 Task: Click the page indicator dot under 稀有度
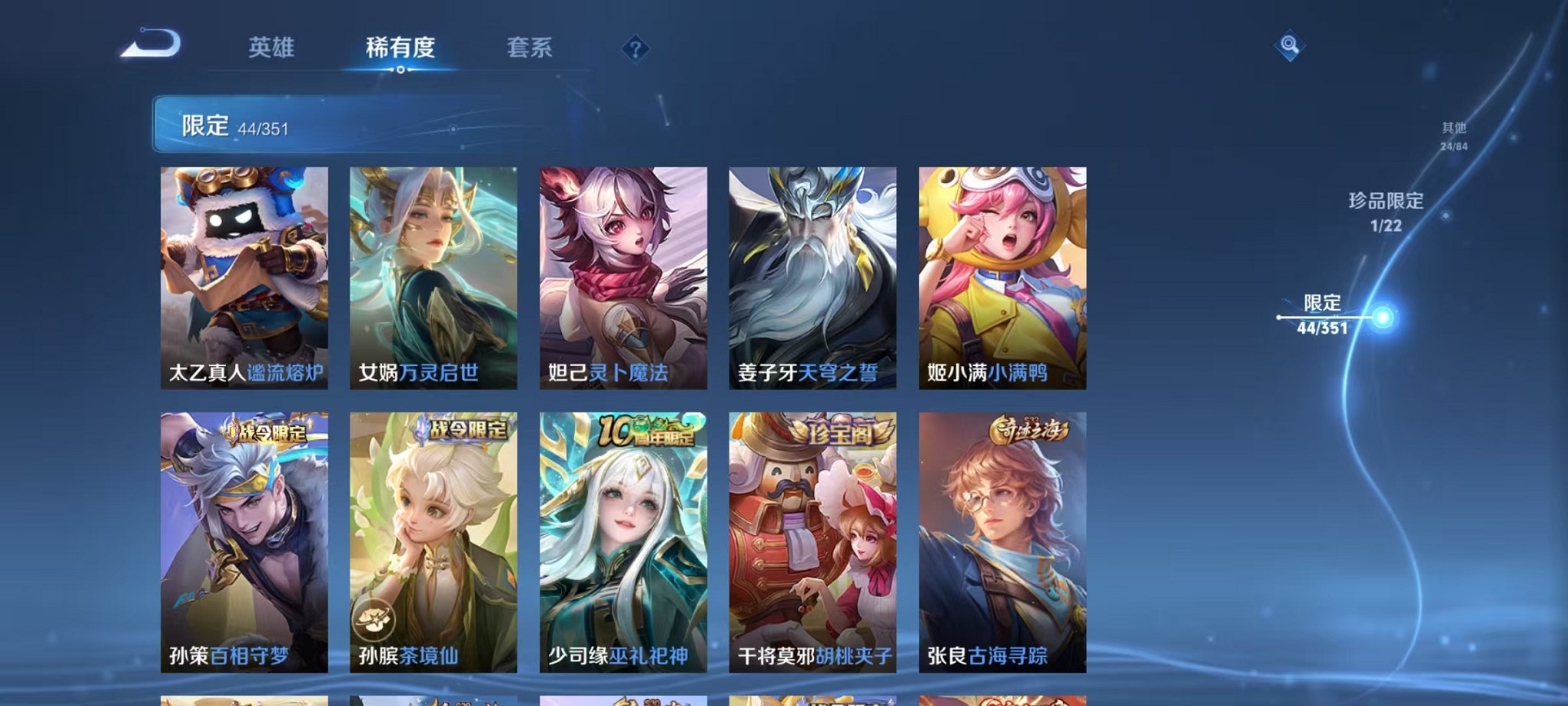click(399, 70)
